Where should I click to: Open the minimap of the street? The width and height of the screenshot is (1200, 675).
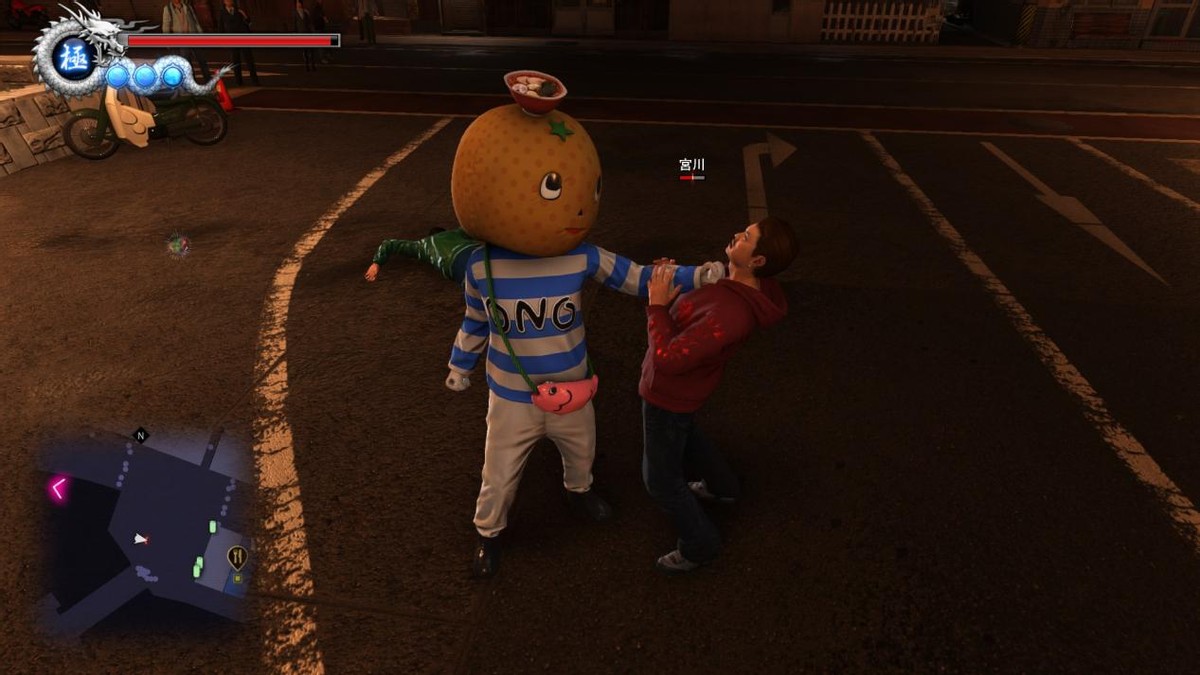pos(145,530)
